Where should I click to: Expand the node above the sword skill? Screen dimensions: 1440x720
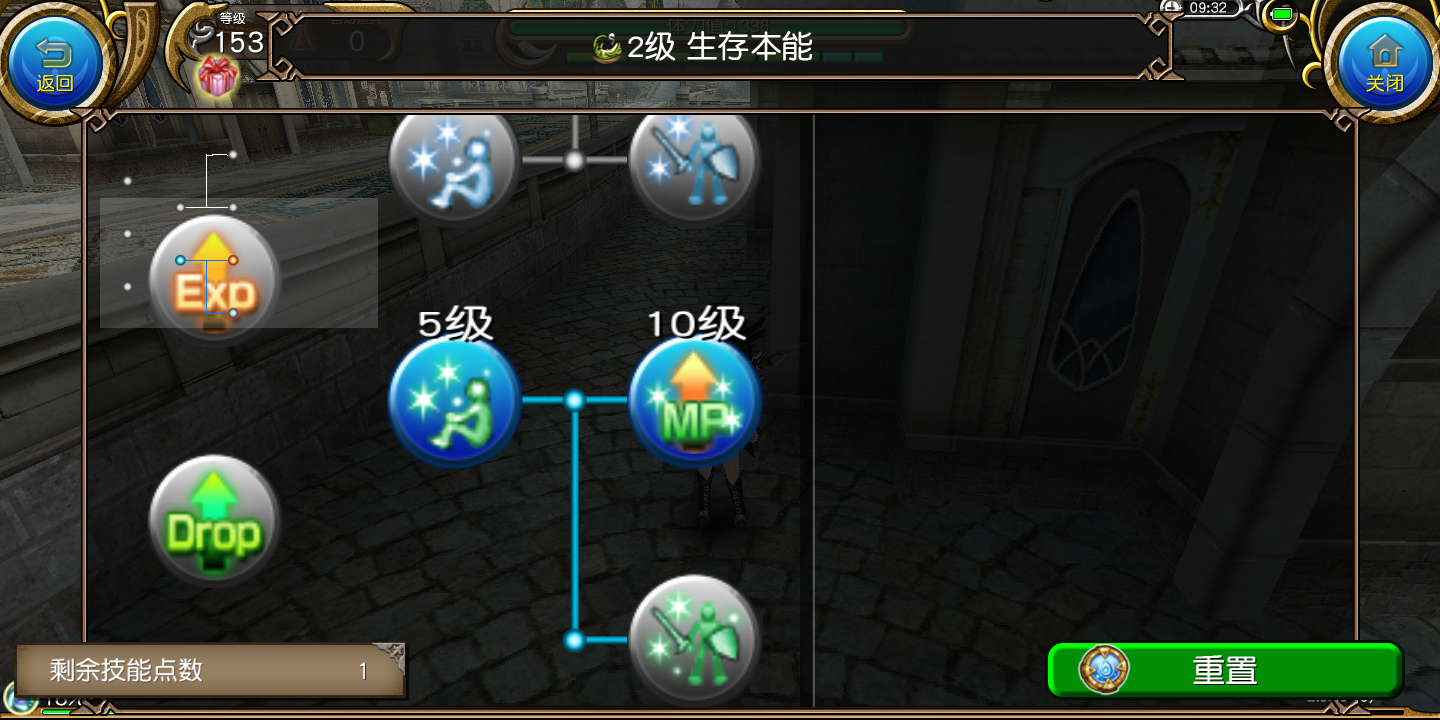pyautogui.click(x=575, y=160)
